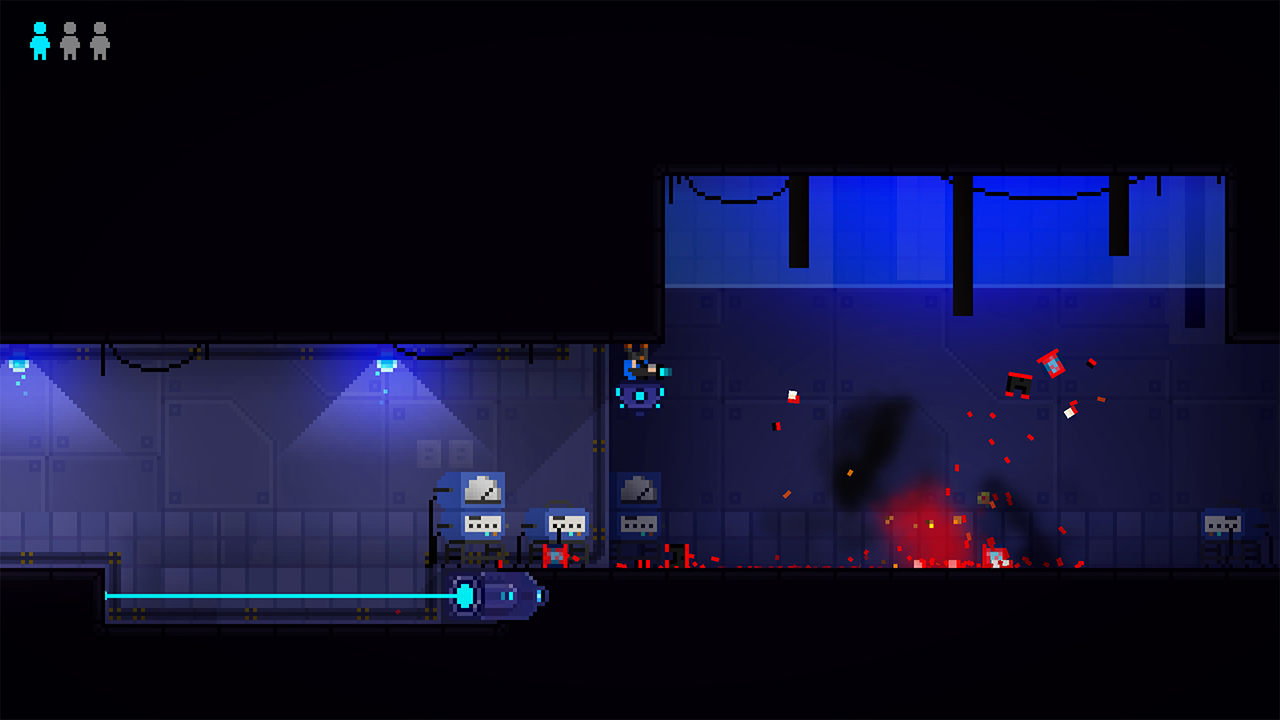Toggle the small red machine between the consoles

pyautogui.click(x=556, y=554)
